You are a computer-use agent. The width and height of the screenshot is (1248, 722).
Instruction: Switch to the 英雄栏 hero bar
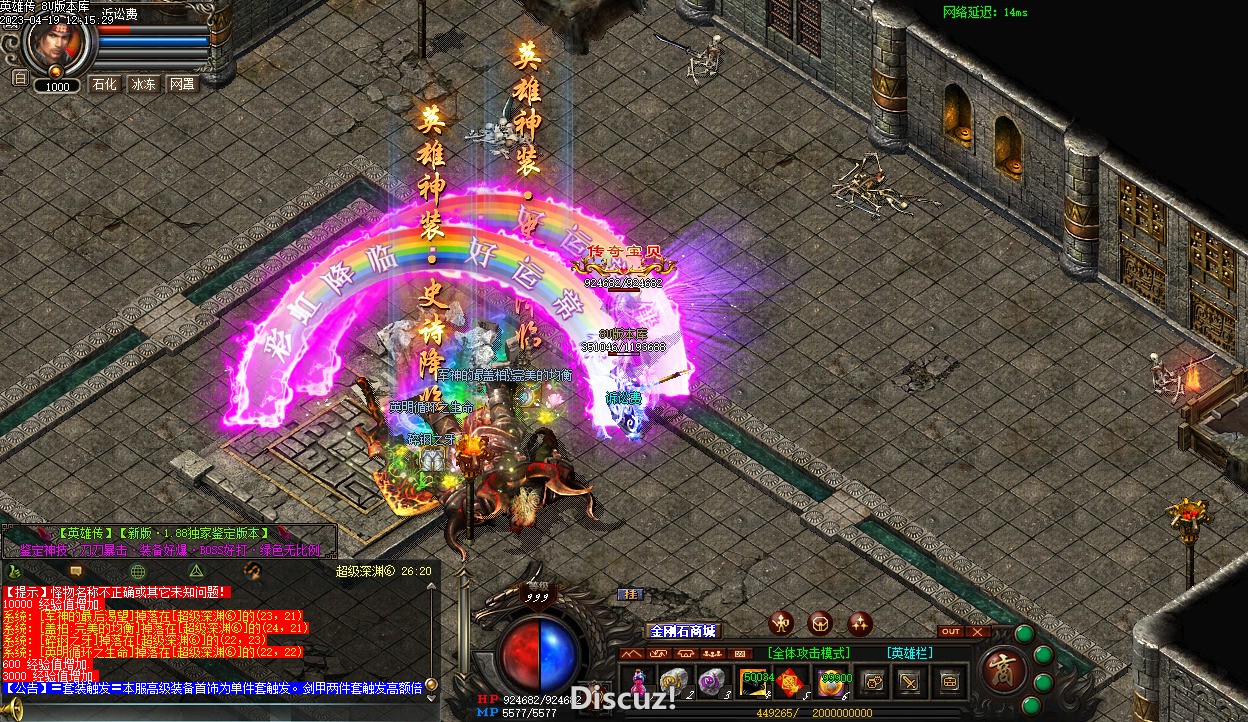[x=909, y=653]
